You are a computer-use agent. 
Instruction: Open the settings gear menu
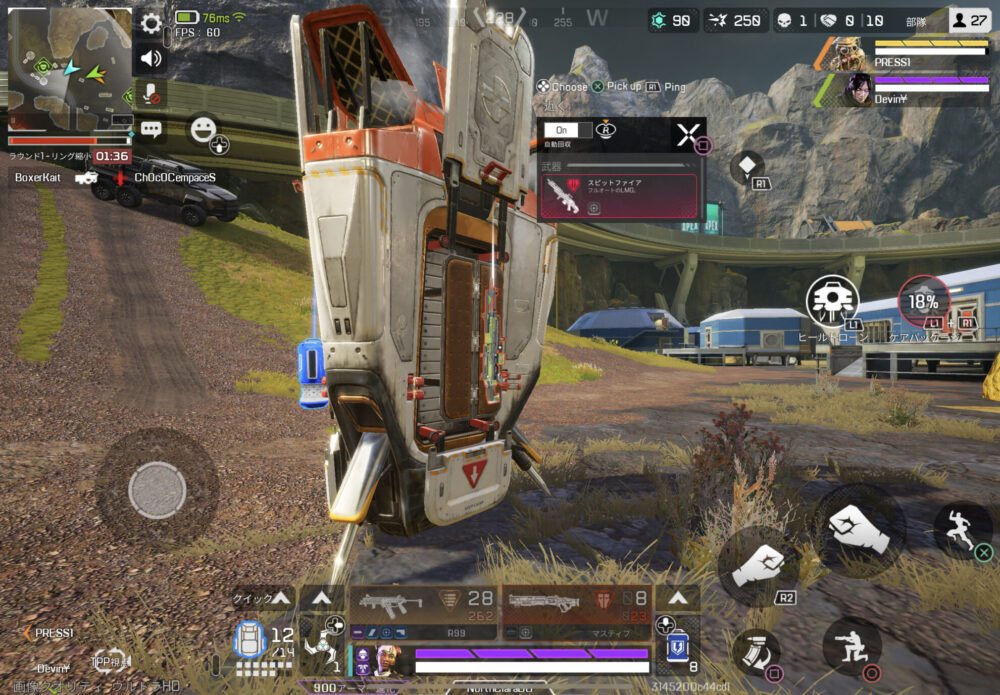pos(151,24)
